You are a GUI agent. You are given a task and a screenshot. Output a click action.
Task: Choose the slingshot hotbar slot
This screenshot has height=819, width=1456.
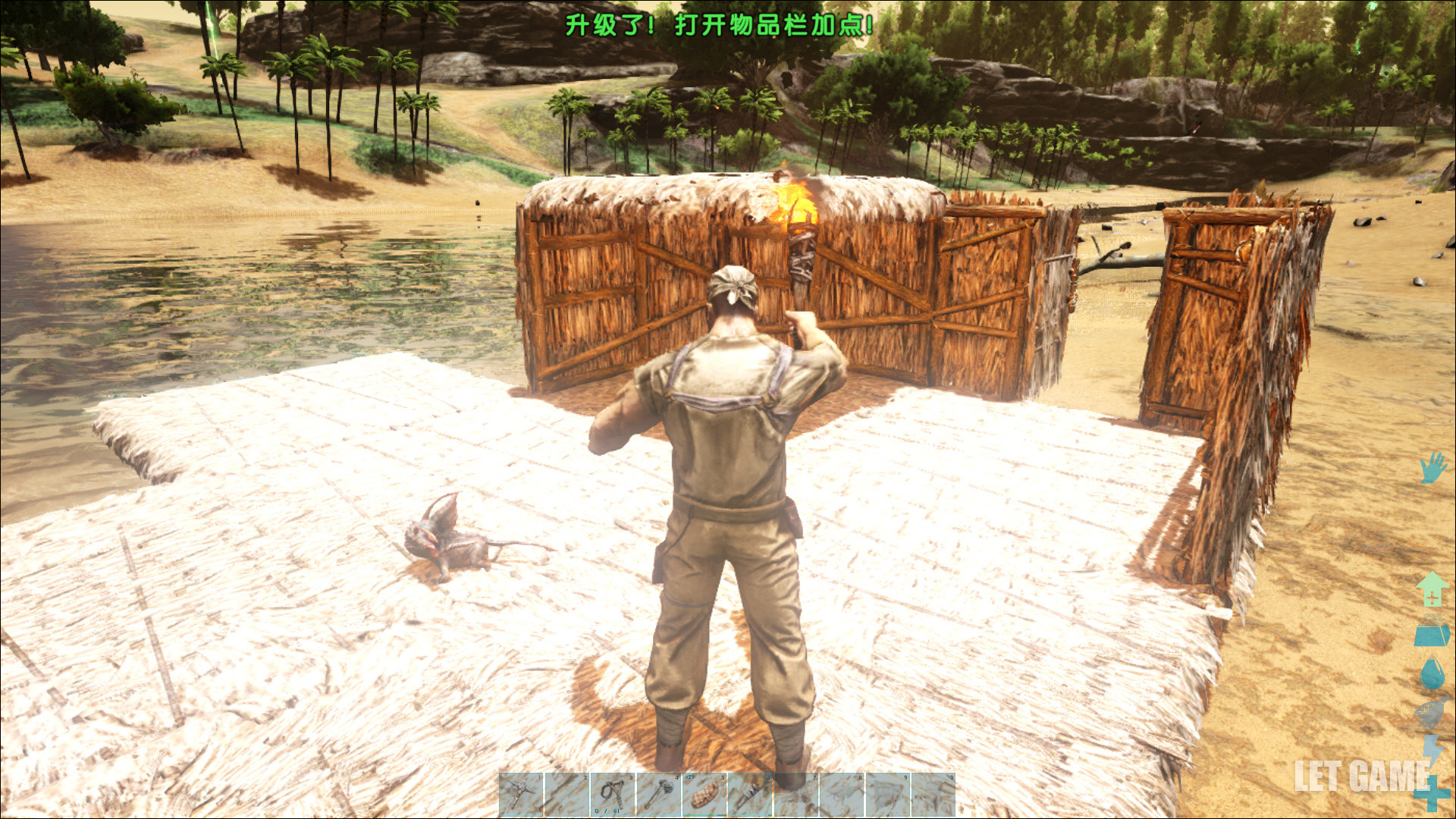613,794
